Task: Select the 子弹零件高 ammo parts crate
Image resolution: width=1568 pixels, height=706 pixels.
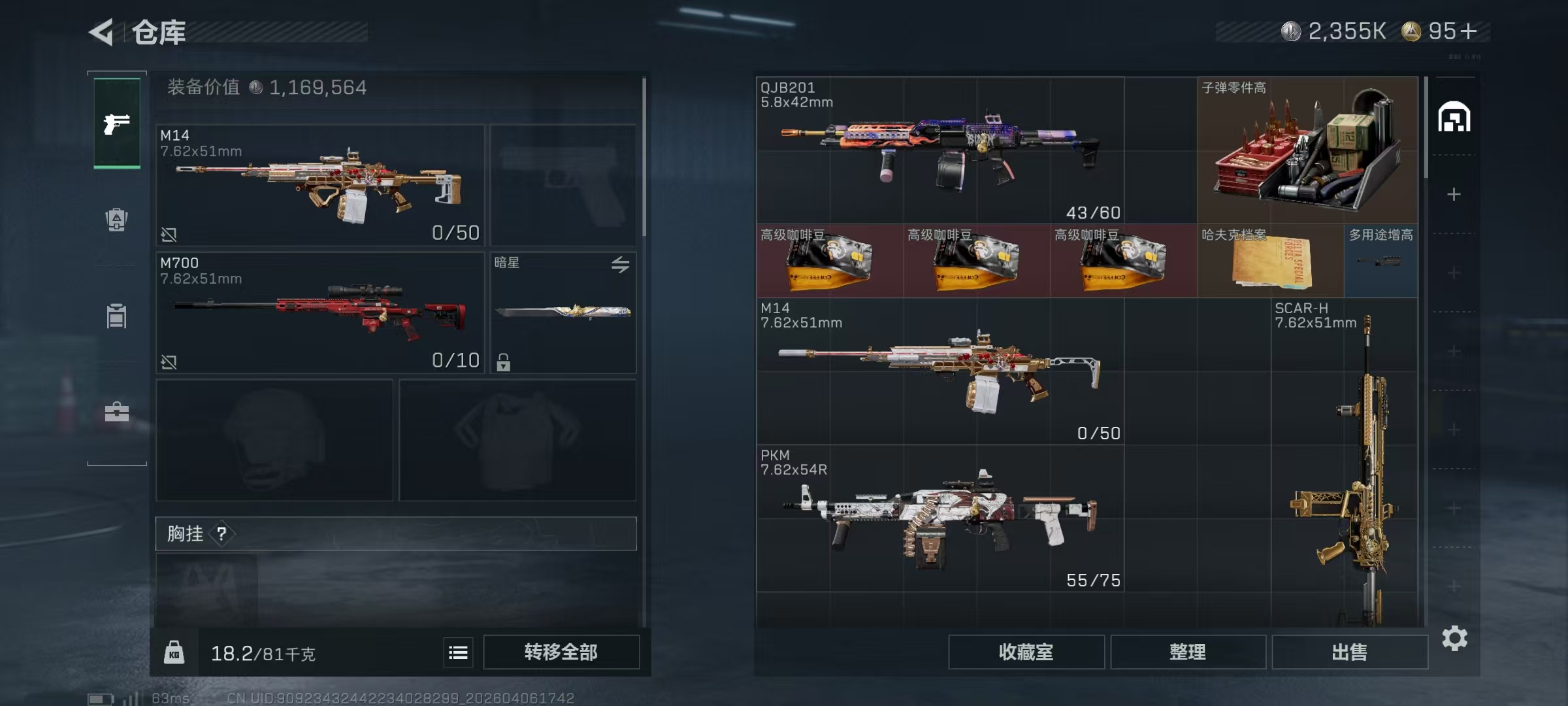Action: (x=1307, y=150)
